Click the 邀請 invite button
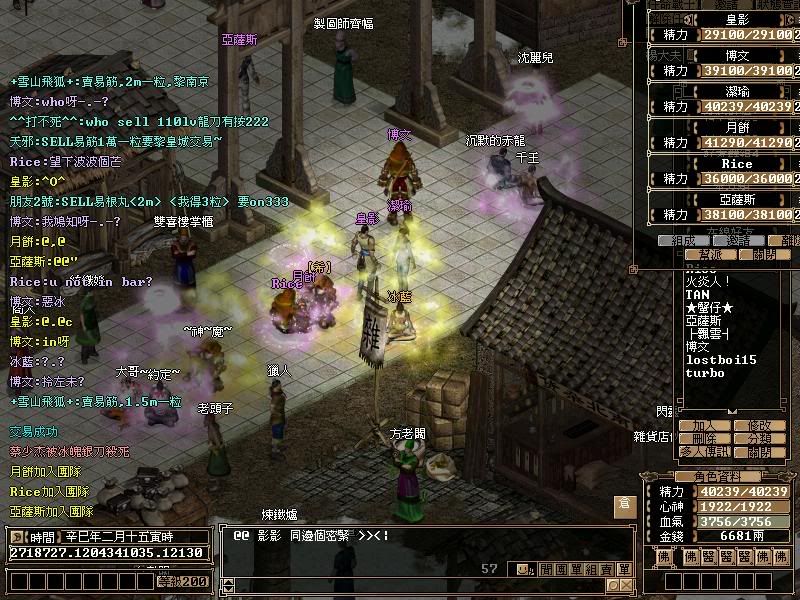 (738, 241)
